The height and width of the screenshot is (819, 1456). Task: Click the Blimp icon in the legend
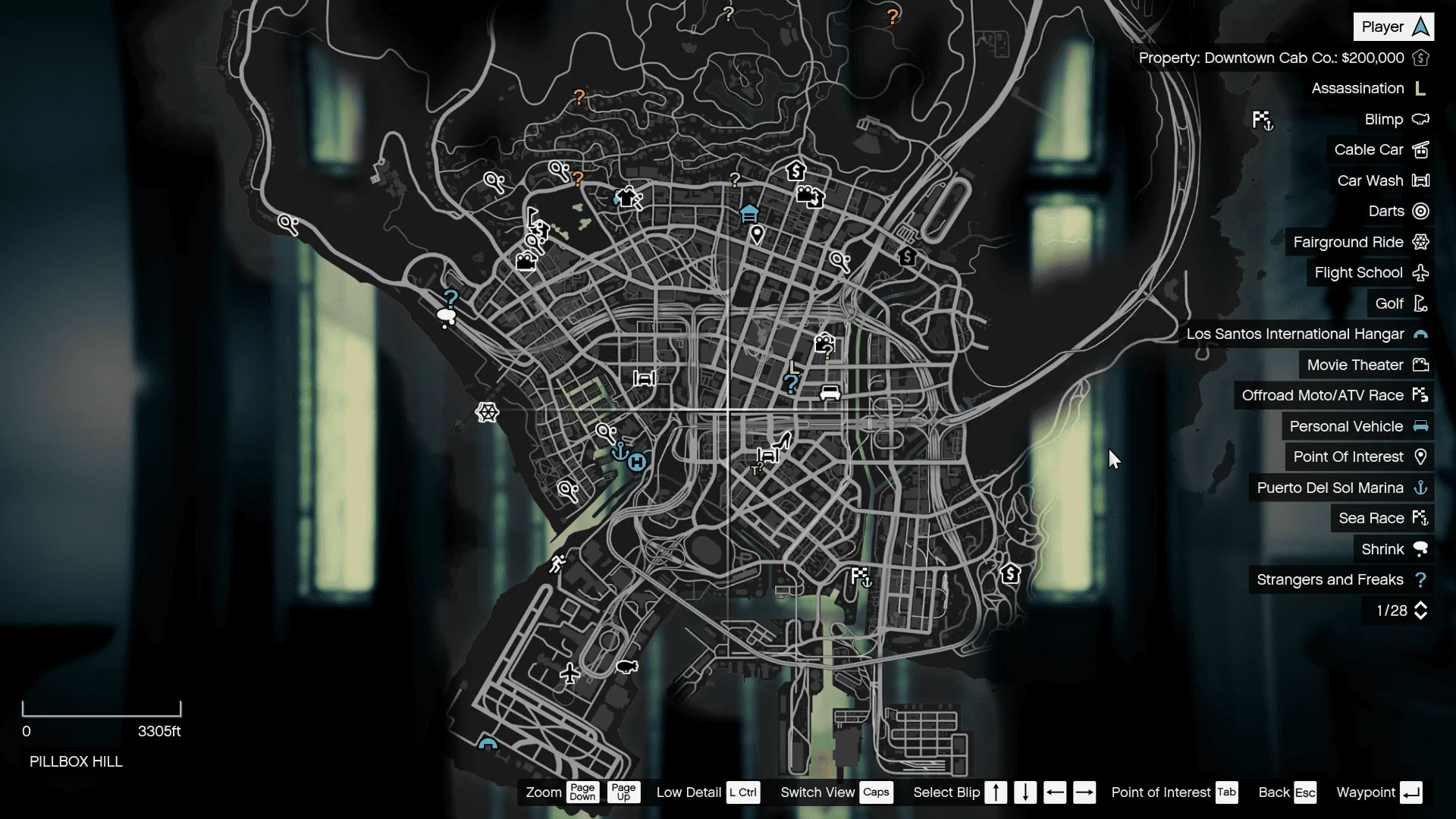[1420, 119]
